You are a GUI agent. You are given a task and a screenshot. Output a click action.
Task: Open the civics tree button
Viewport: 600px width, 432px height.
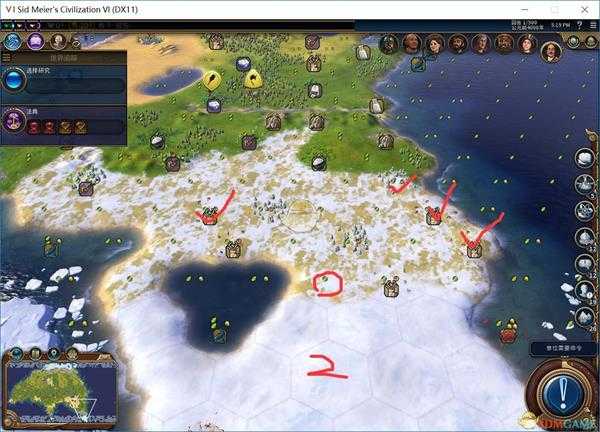point(35,42)
